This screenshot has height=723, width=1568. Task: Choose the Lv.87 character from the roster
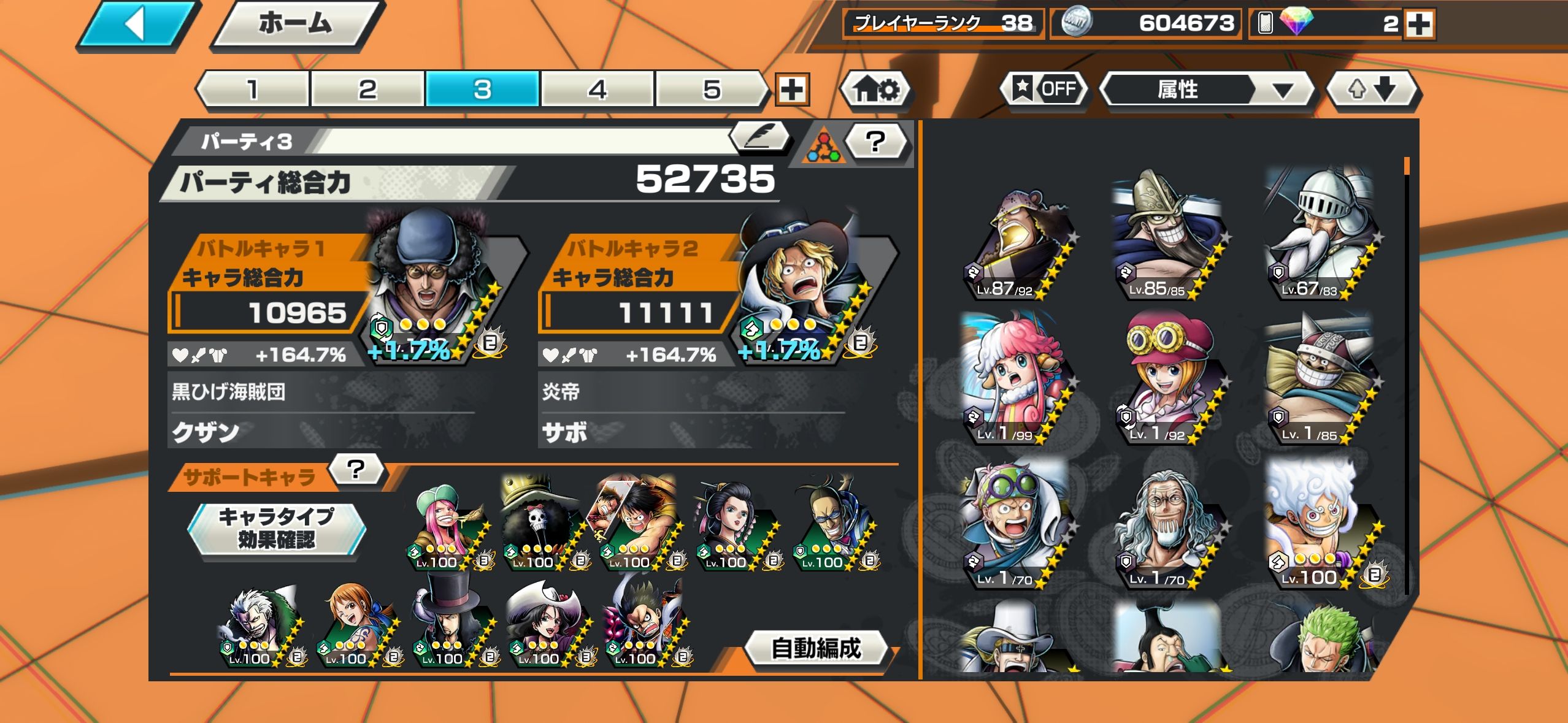(1020, 245)
